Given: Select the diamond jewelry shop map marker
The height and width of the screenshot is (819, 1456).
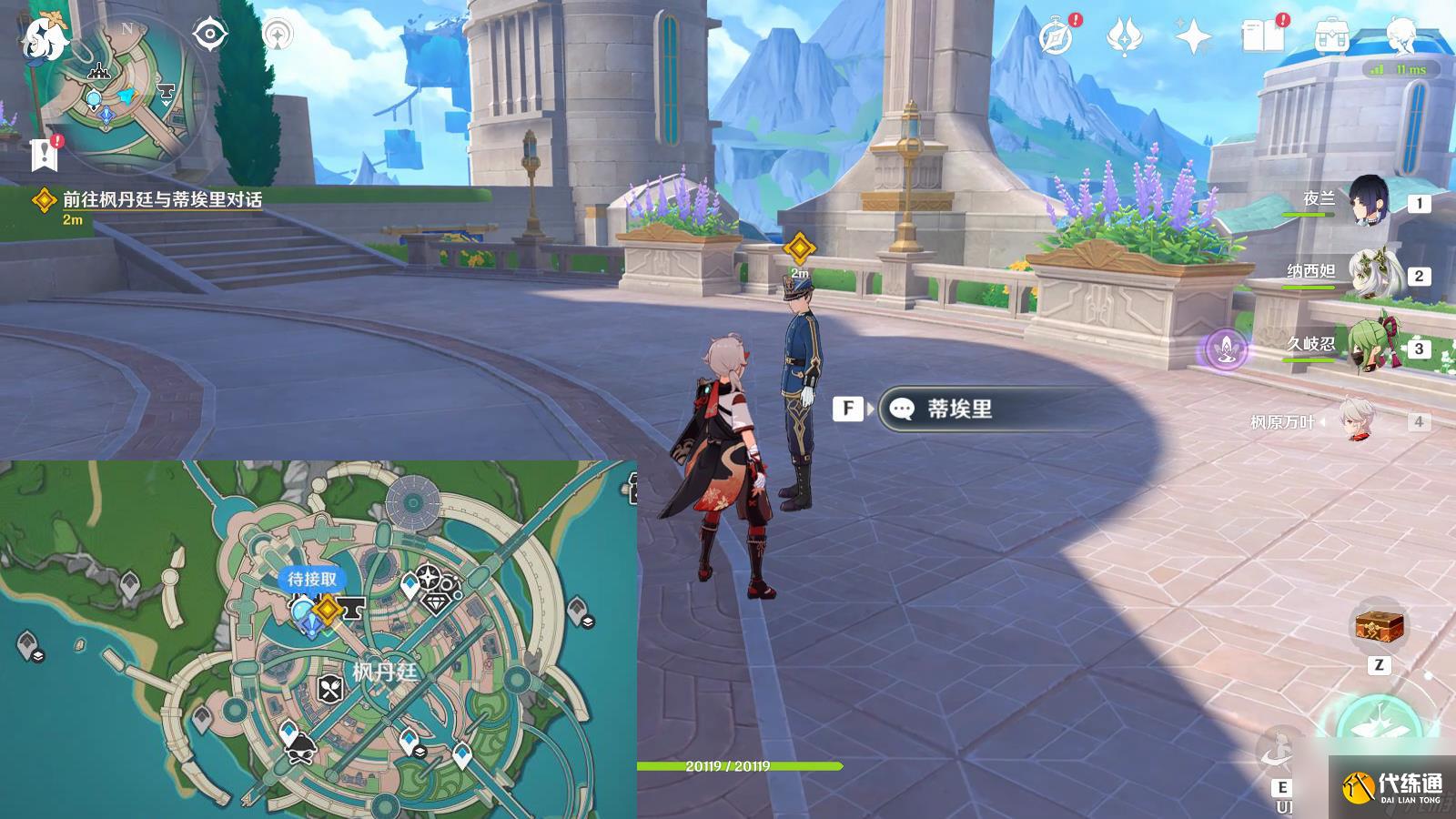Looking at the screenshot, I should (438, 602).
